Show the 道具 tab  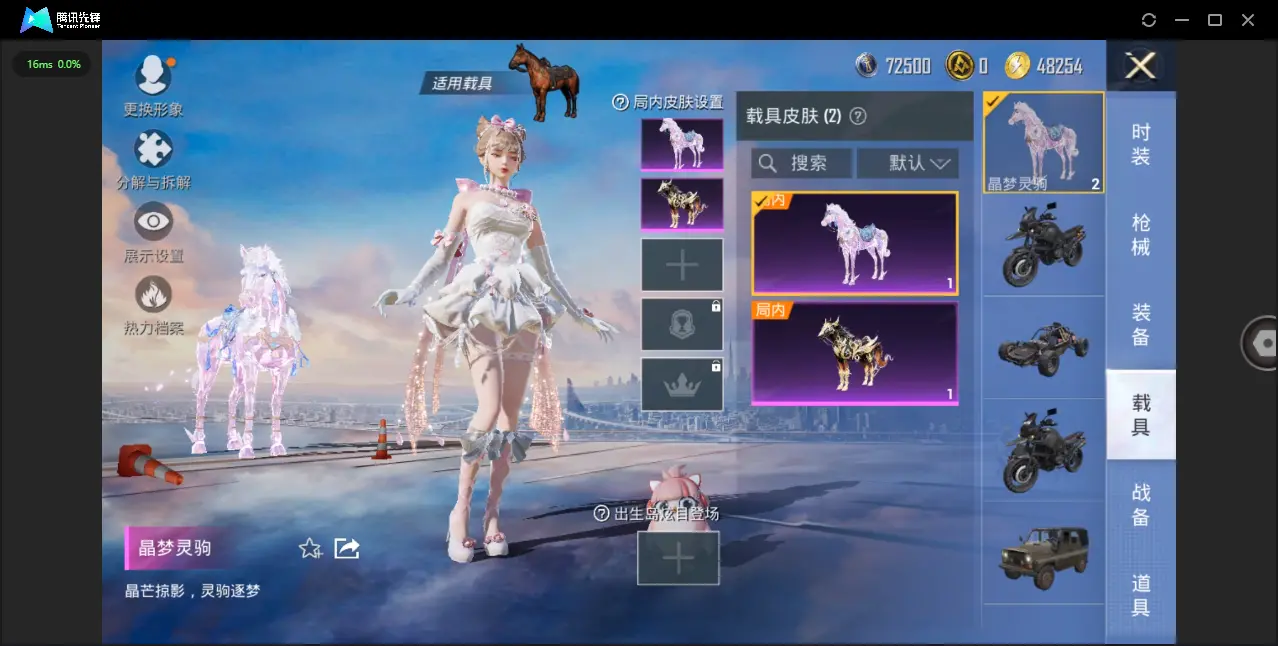click(1141, 595)
